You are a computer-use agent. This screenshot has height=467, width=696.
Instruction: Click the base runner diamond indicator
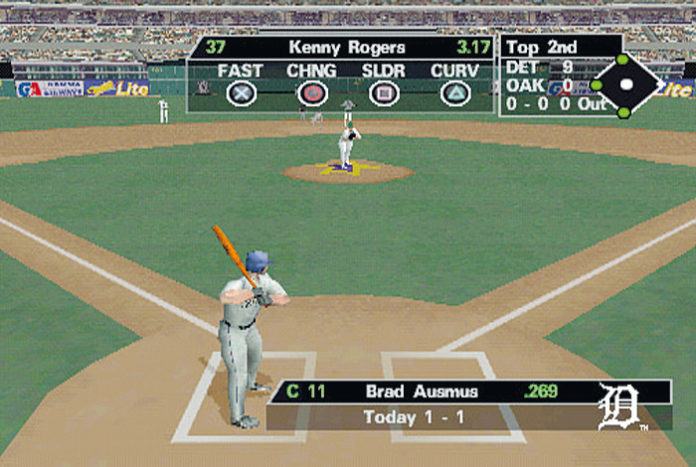pyautogui.click(x=626, y=85)
